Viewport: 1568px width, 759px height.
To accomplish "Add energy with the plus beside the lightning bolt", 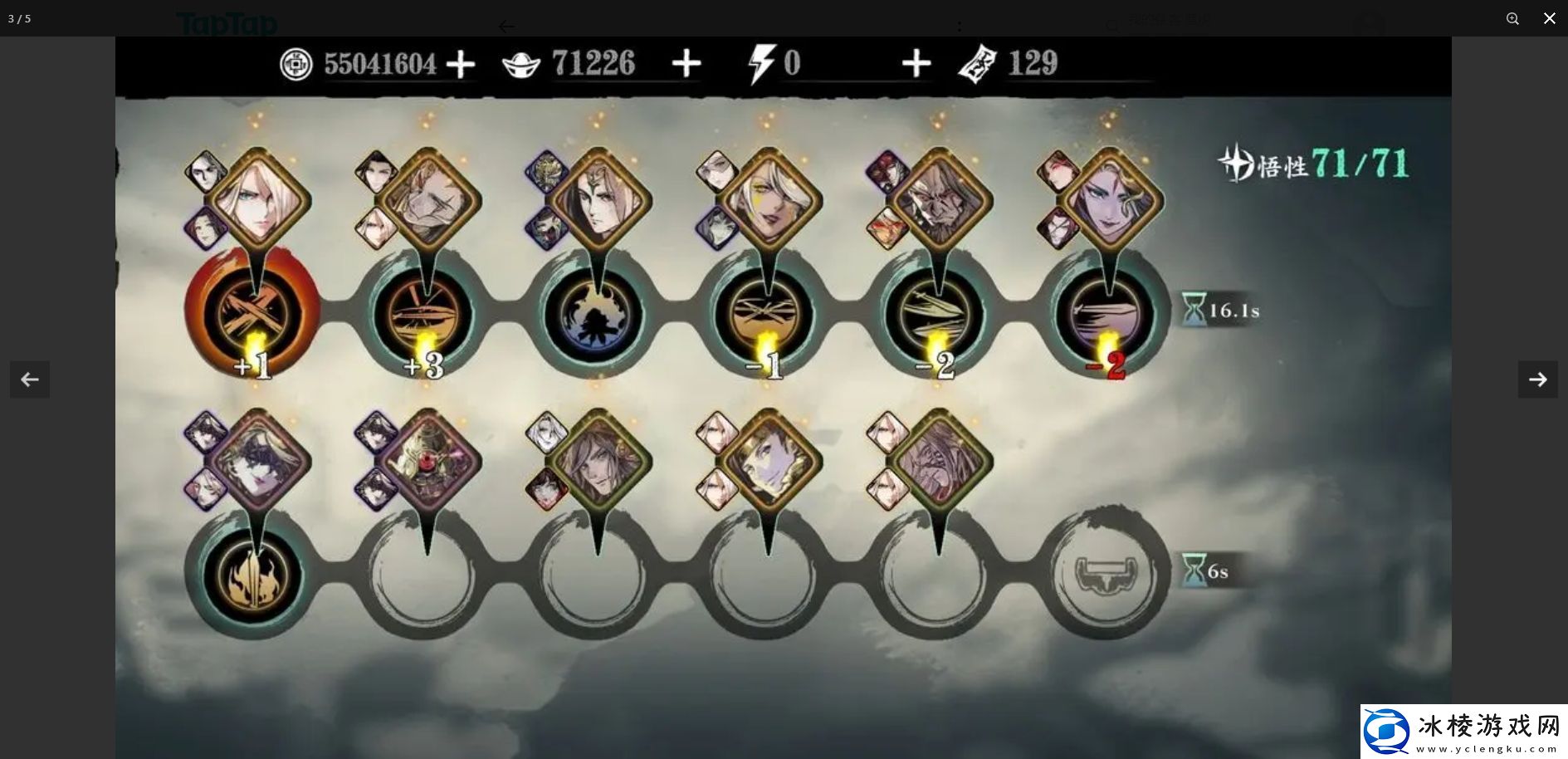I will coord(916,63).
